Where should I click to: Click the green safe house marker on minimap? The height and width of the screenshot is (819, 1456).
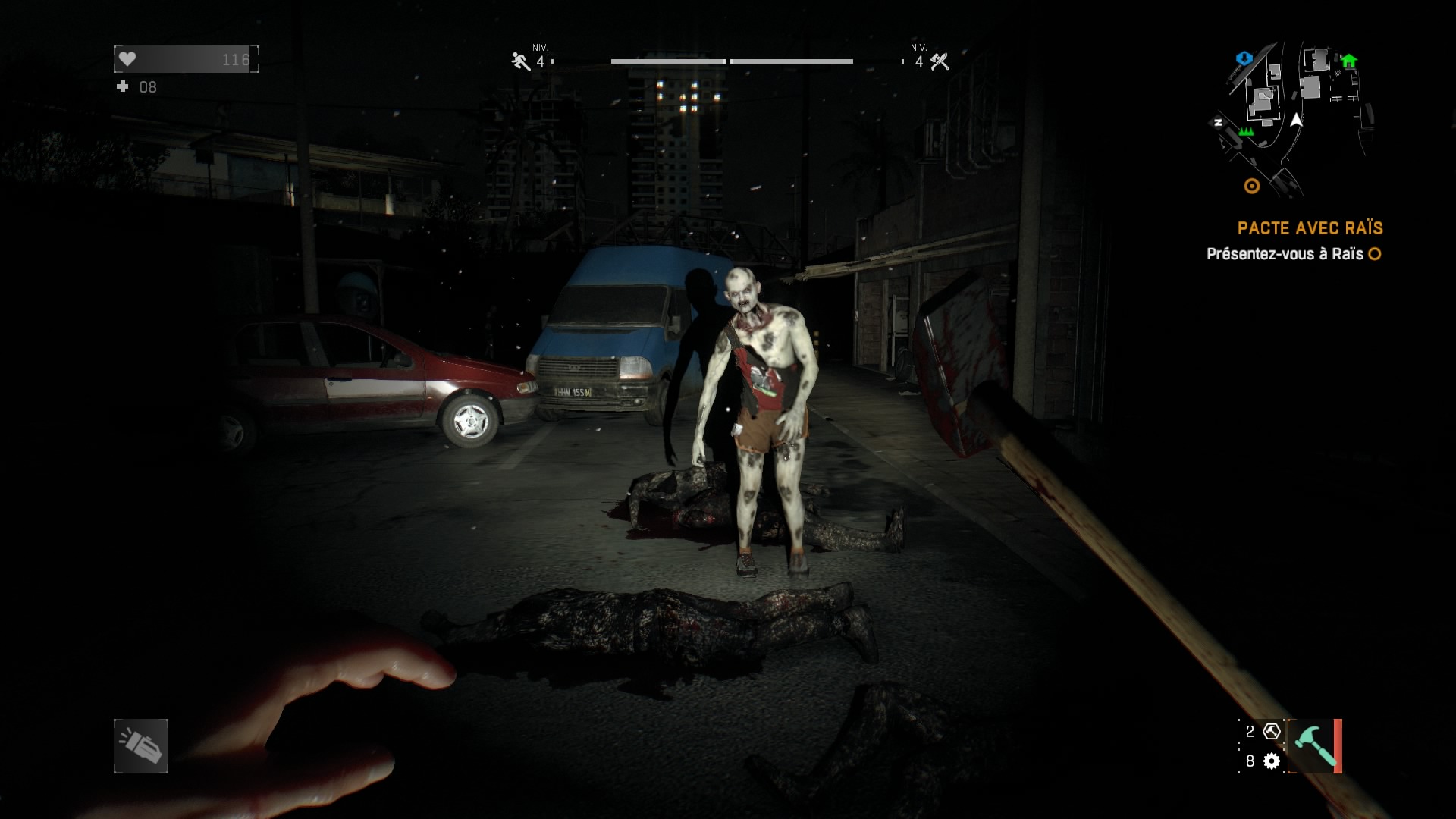tap(1348, 61)
